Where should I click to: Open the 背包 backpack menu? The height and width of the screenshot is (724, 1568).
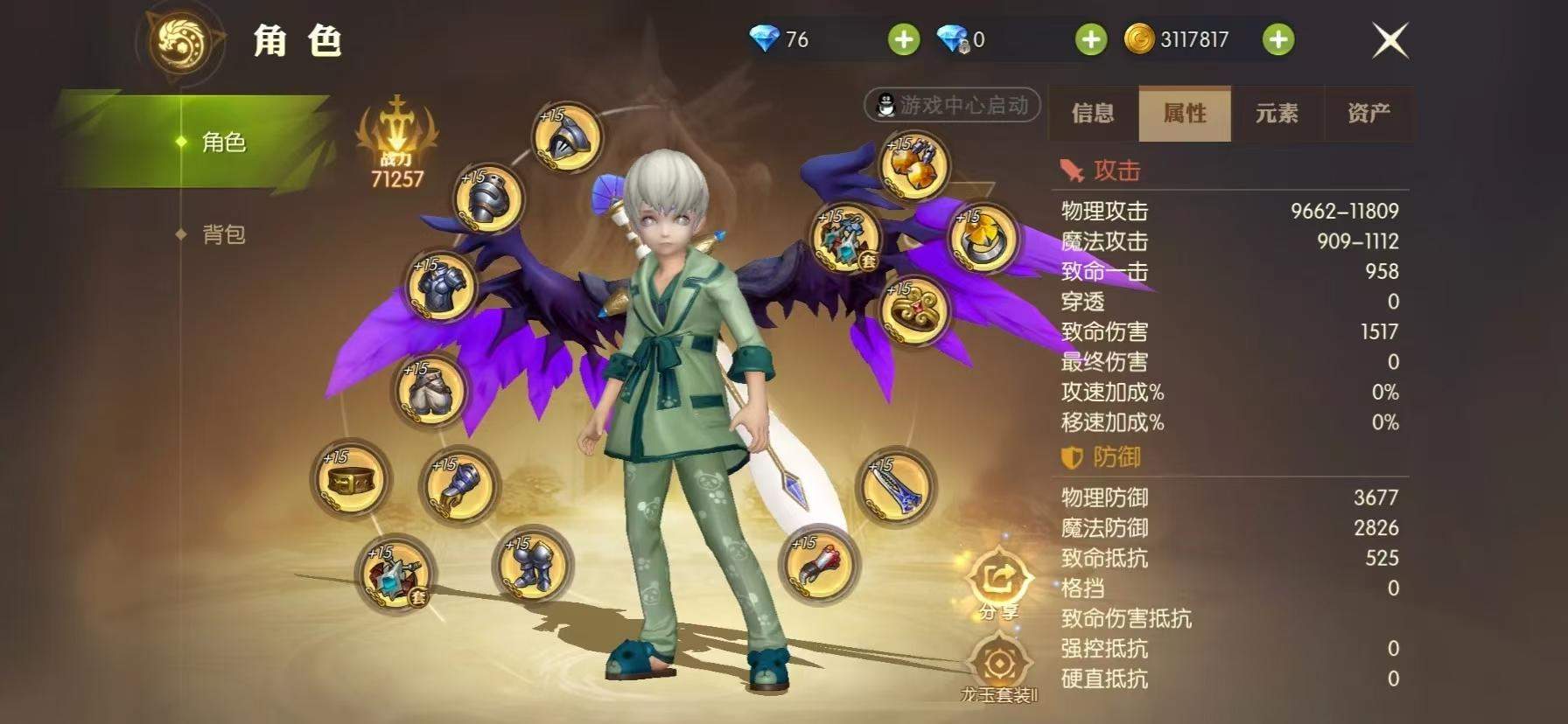[223, 234]
